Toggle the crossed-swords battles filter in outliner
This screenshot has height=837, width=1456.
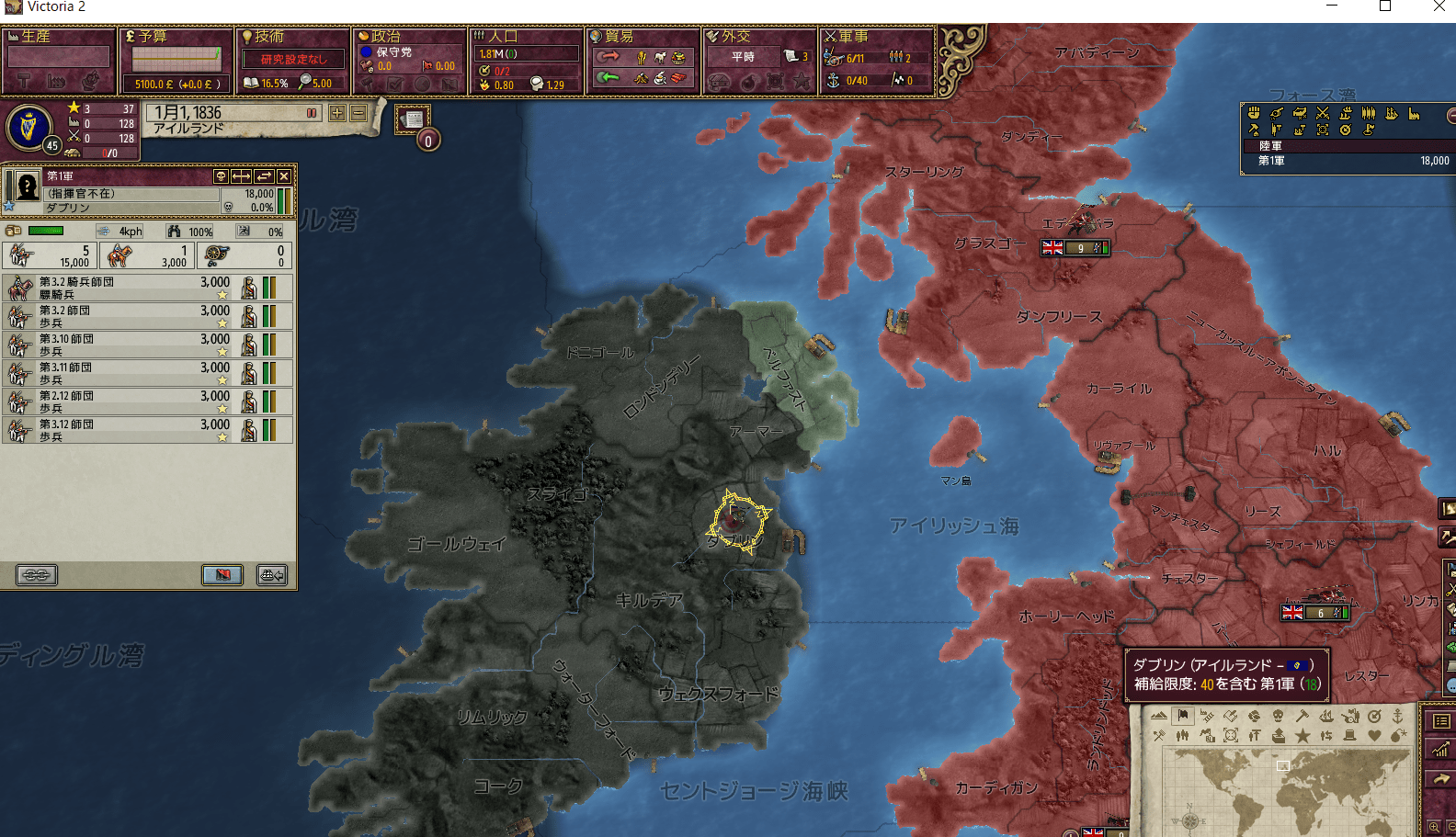coord(1323,114)
